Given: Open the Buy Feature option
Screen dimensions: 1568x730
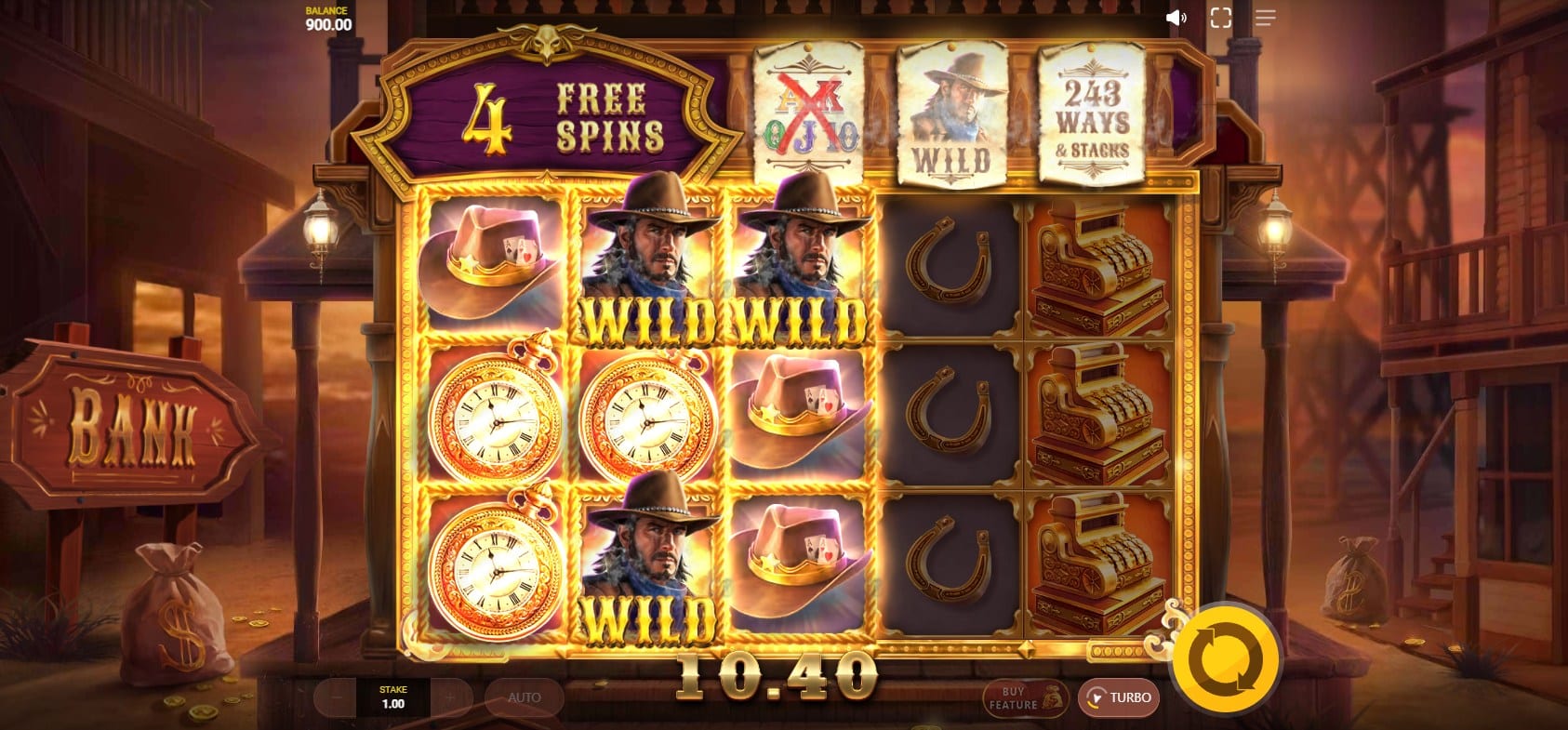Looking at the screenshot, I should click(1024, 698).
